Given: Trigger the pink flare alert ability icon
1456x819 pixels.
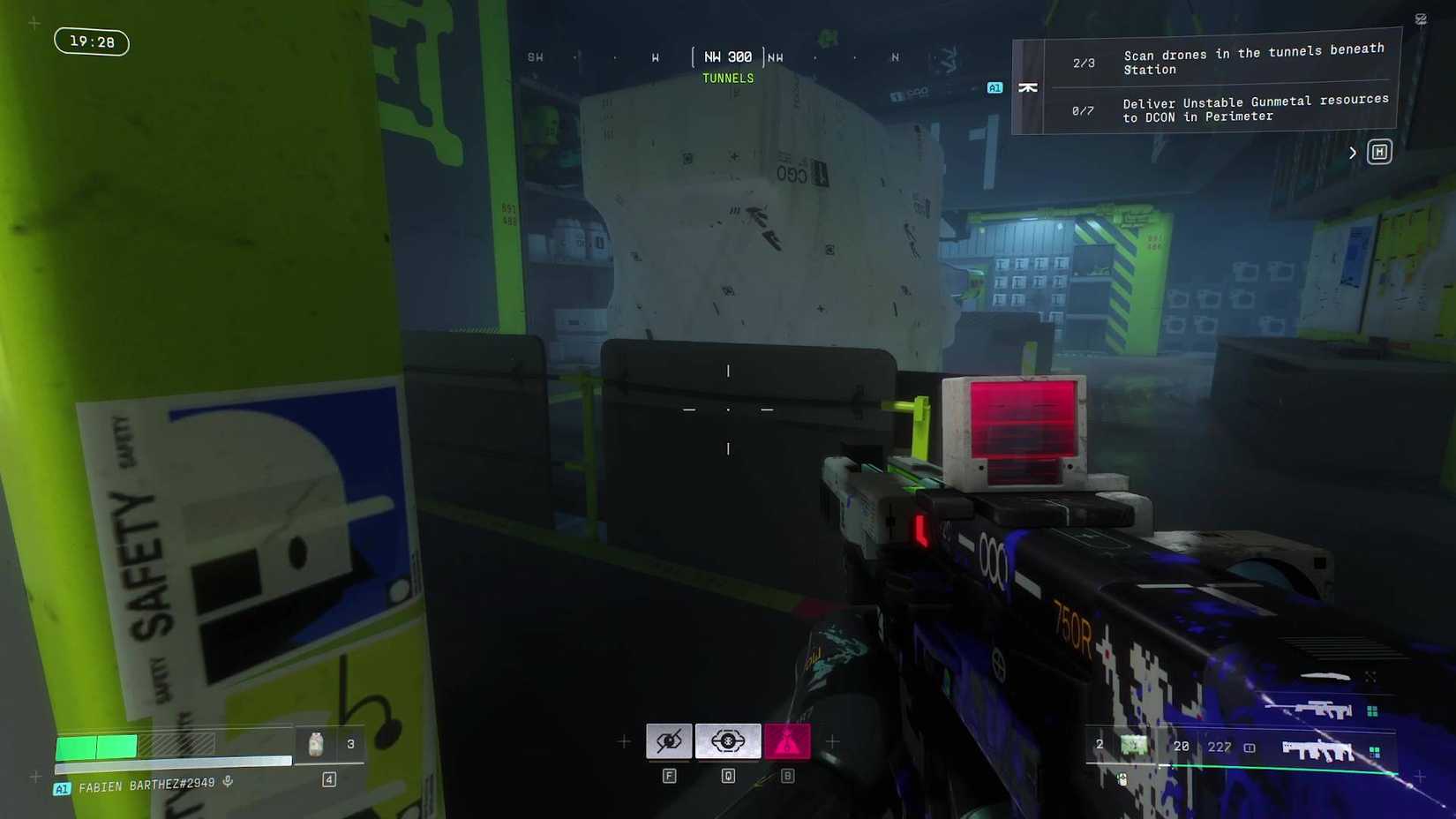Looking at the screenshot, I should click(786, 741).
